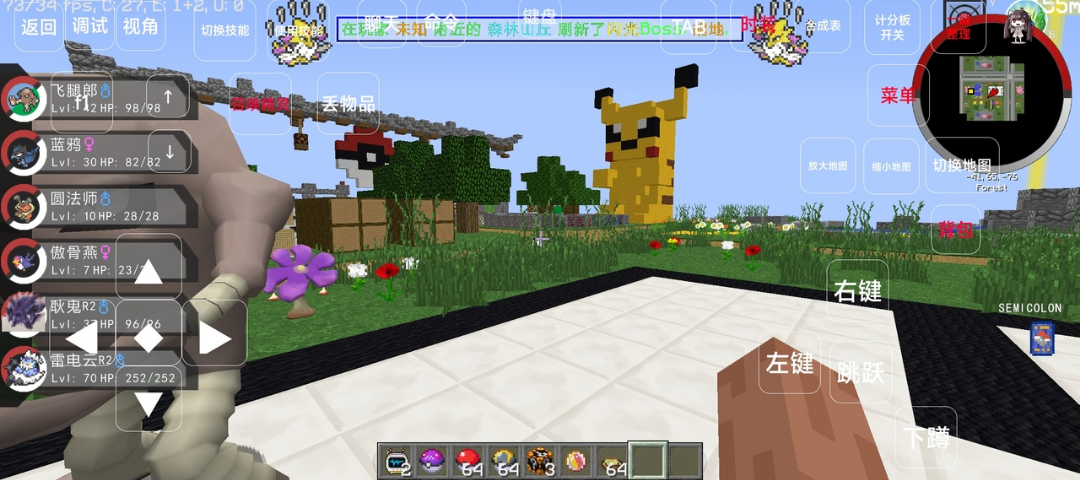Tap the 跳跃 jump button

pos(860,372)
